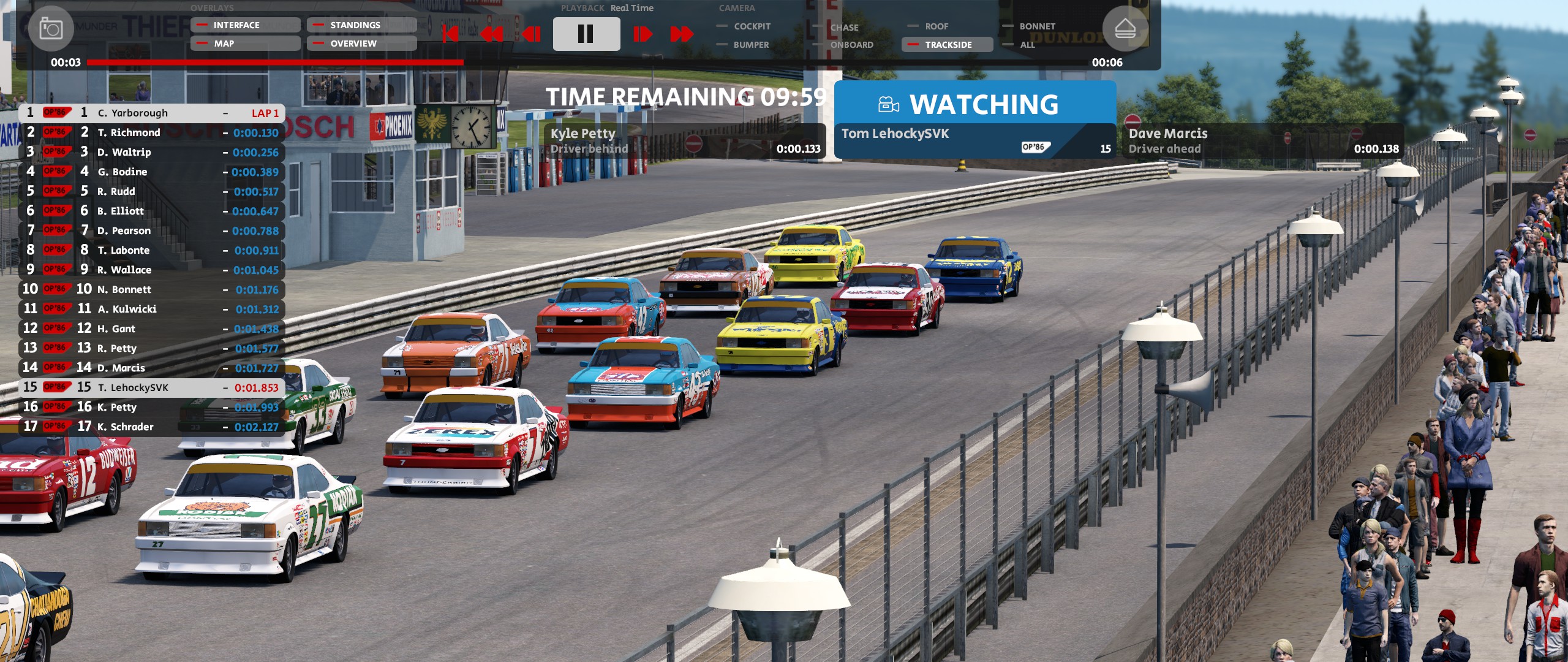The image size is (1568, 662).
Task: Switch to the BUMPER camera
Action: [750, 45]
